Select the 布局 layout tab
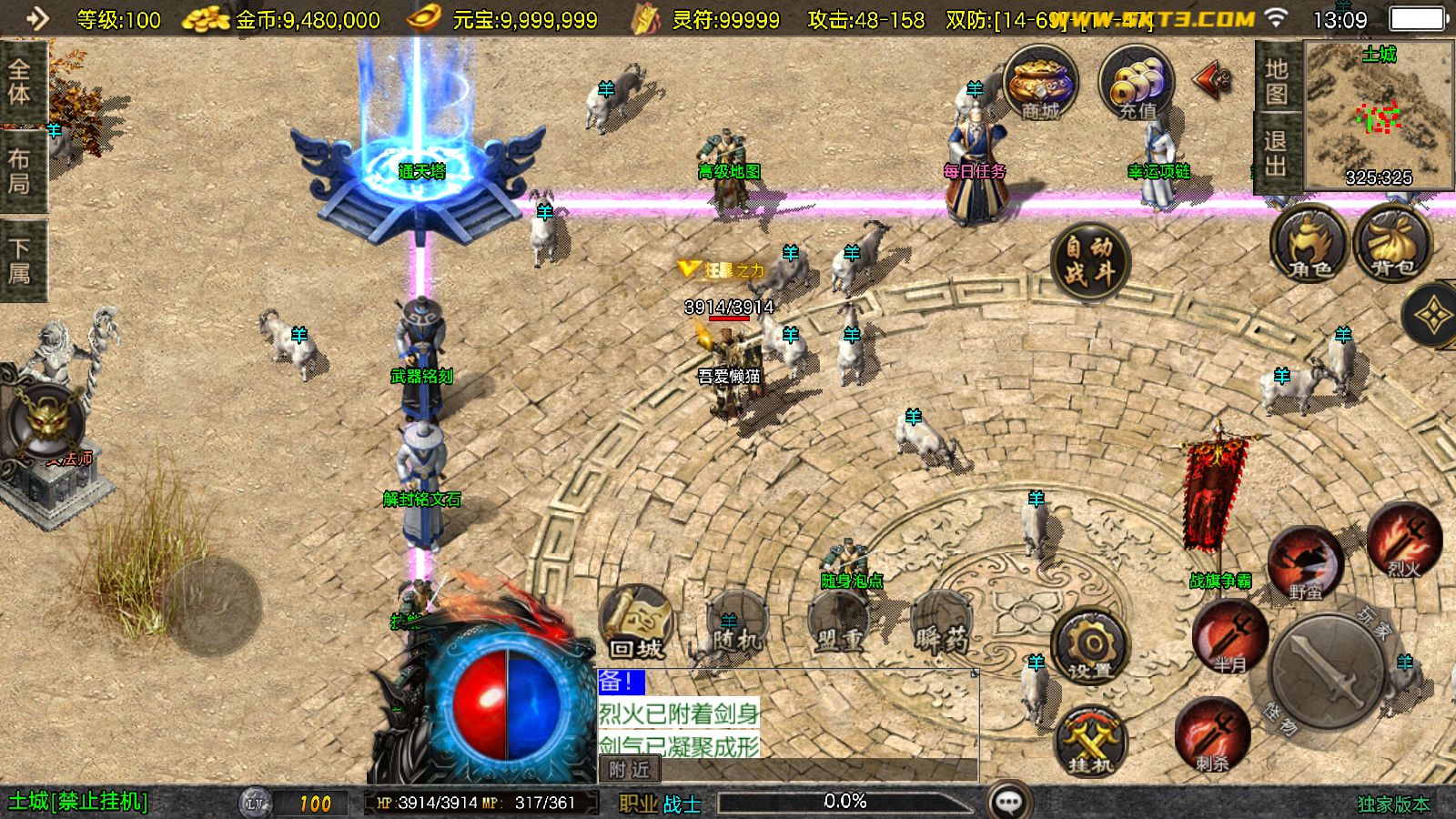 20,171
